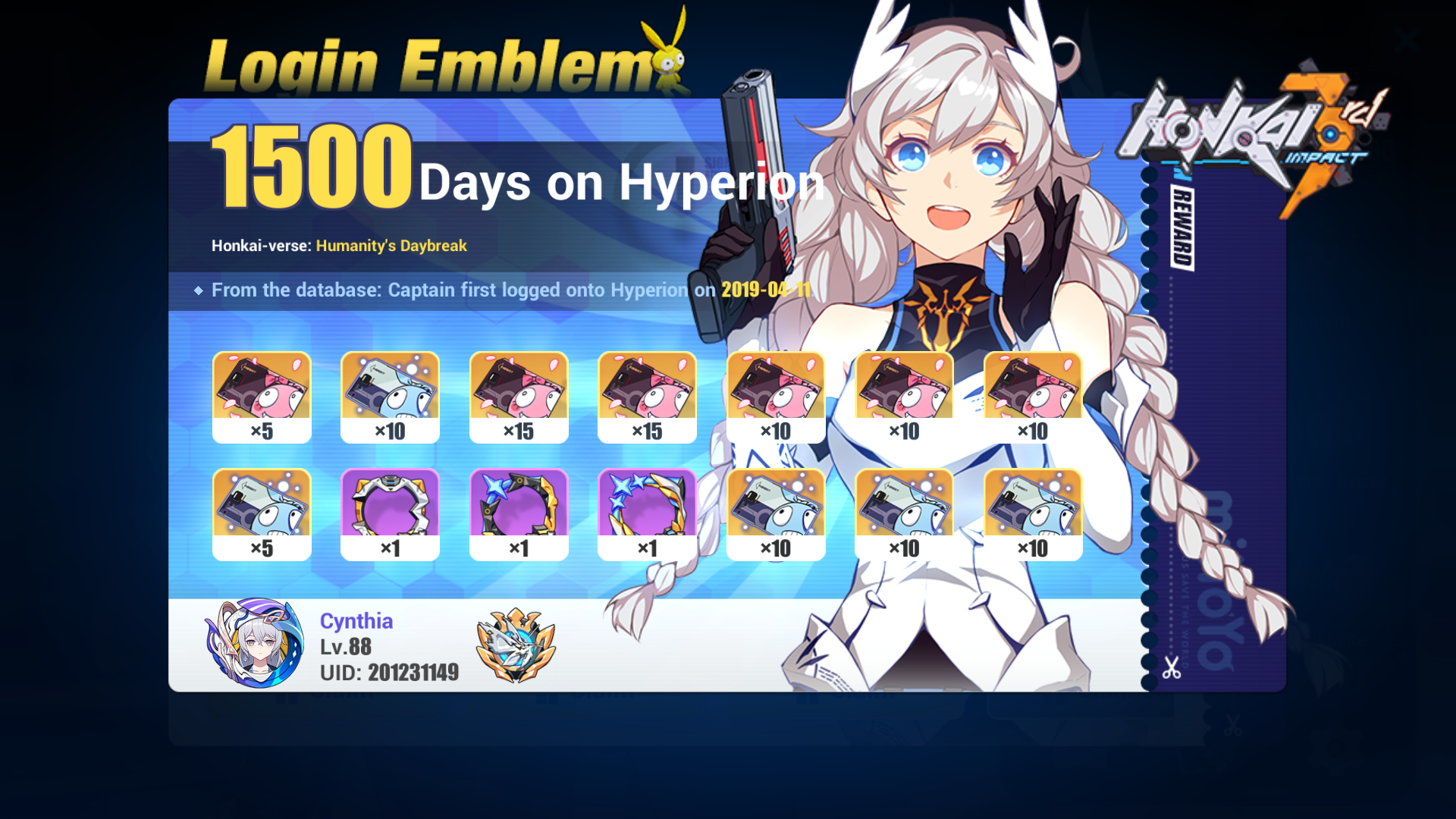Screen dimensions: 1456x819
Task: Open the Humanity's Daybreak link
Action: (391, 246)
